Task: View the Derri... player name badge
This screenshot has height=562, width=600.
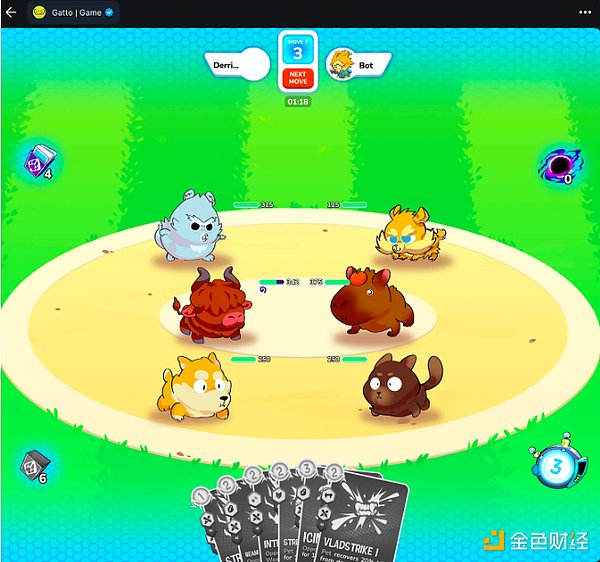Action: [238, 65]
